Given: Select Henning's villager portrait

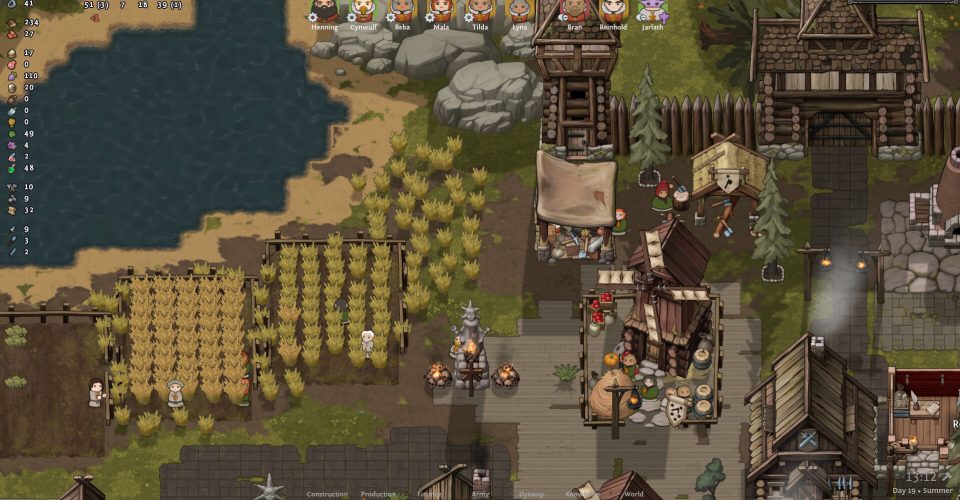Looking at the screenshot, I should tap(324, 11).
